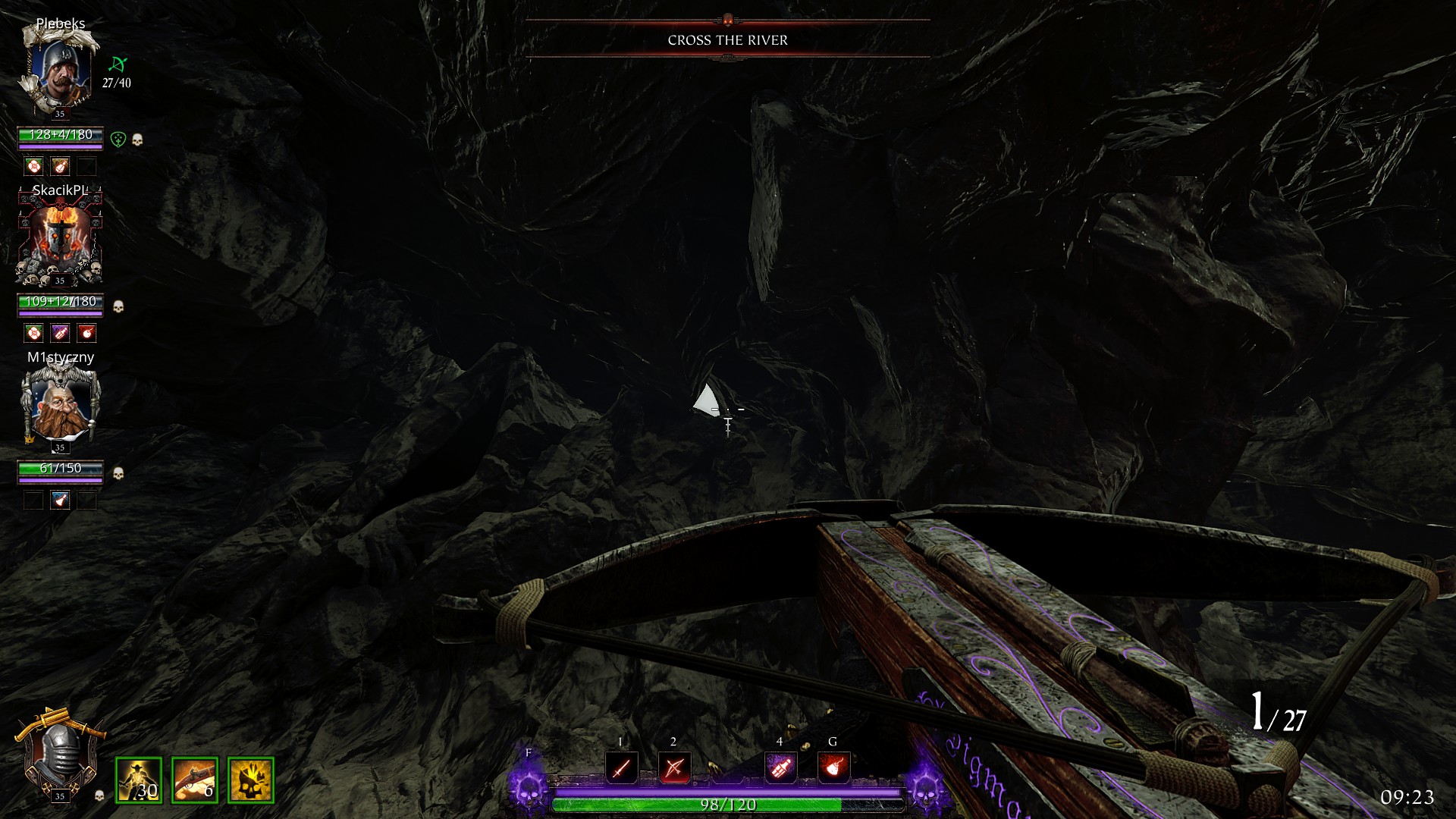Activate the purple skull career ability F
The width and height of the screenshot is (1456, 819).
[528, 786]
